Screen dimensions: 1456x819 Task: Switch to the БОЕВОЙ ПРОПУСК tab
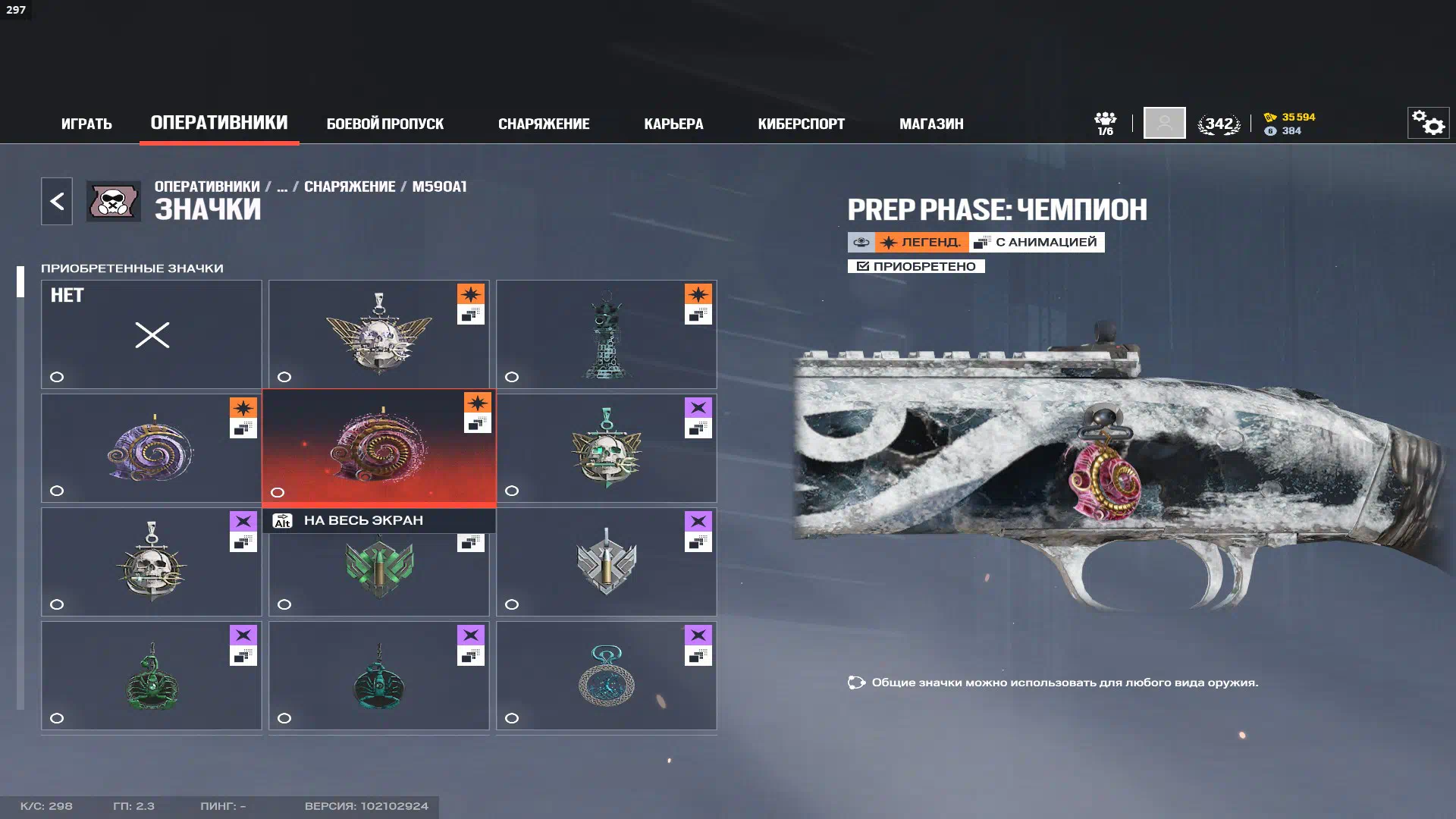[x=384, y=124]
